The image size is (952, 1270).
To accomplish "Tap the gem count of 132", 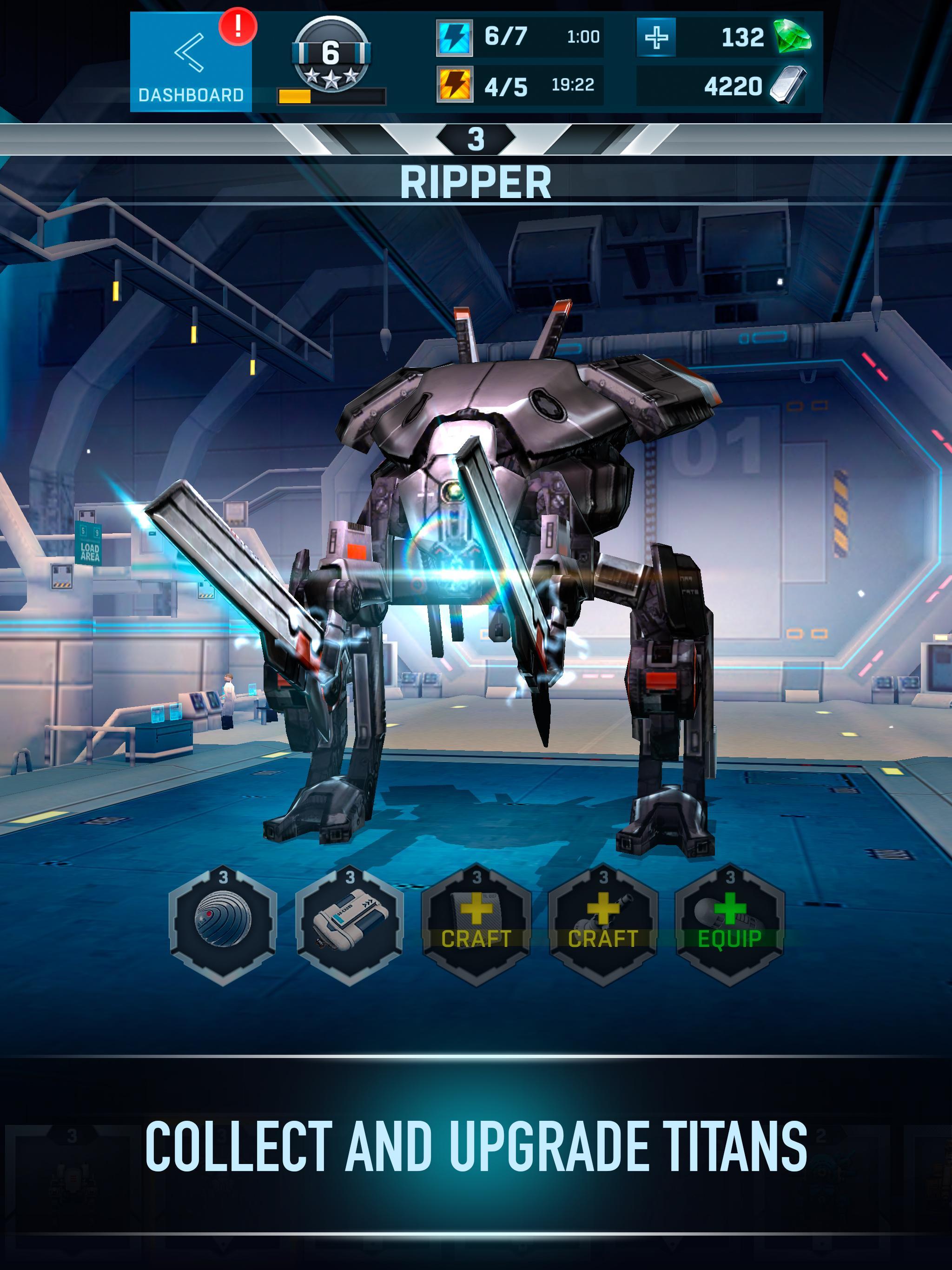I will pyautogui.click(x=743, y=38).
